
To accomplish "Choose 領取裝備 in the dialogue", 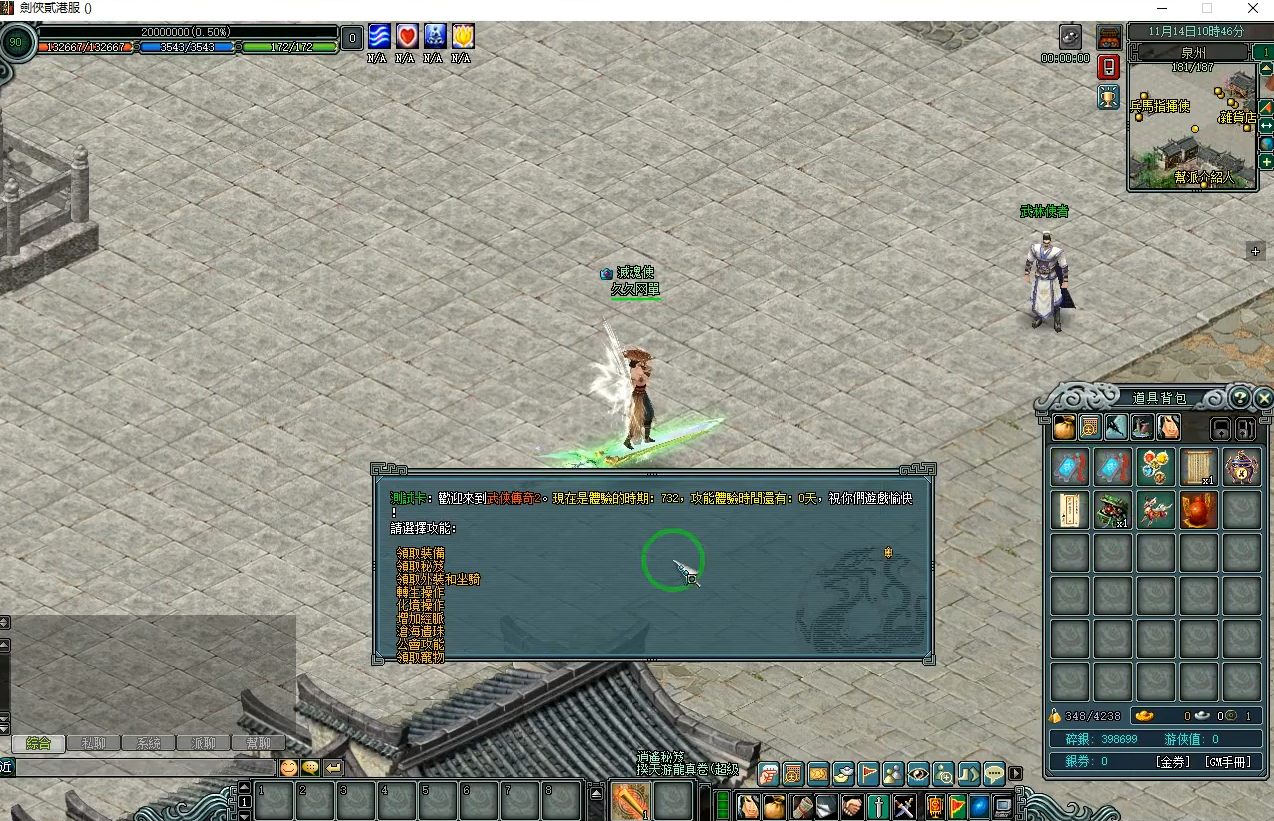I will [421, 553].
